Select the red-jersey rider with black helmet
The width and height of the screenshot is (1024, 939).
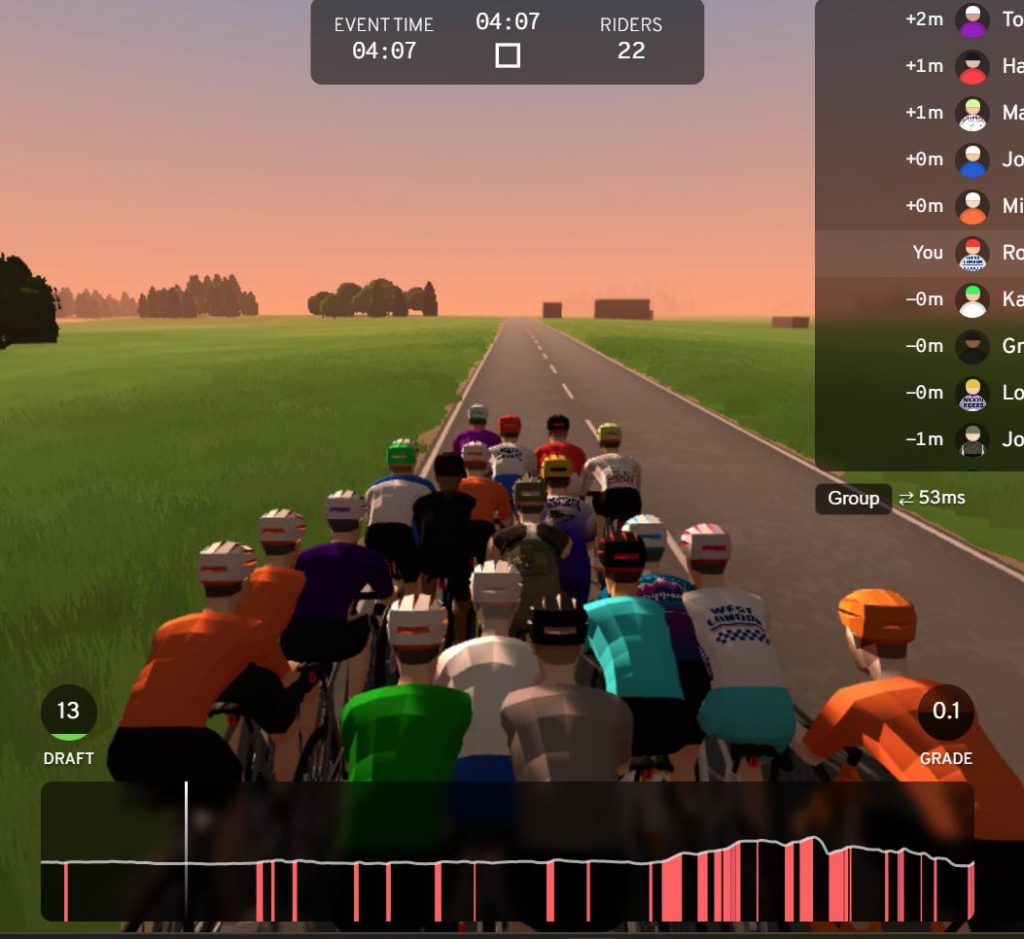pyautogui.click(x=972, y=67)
